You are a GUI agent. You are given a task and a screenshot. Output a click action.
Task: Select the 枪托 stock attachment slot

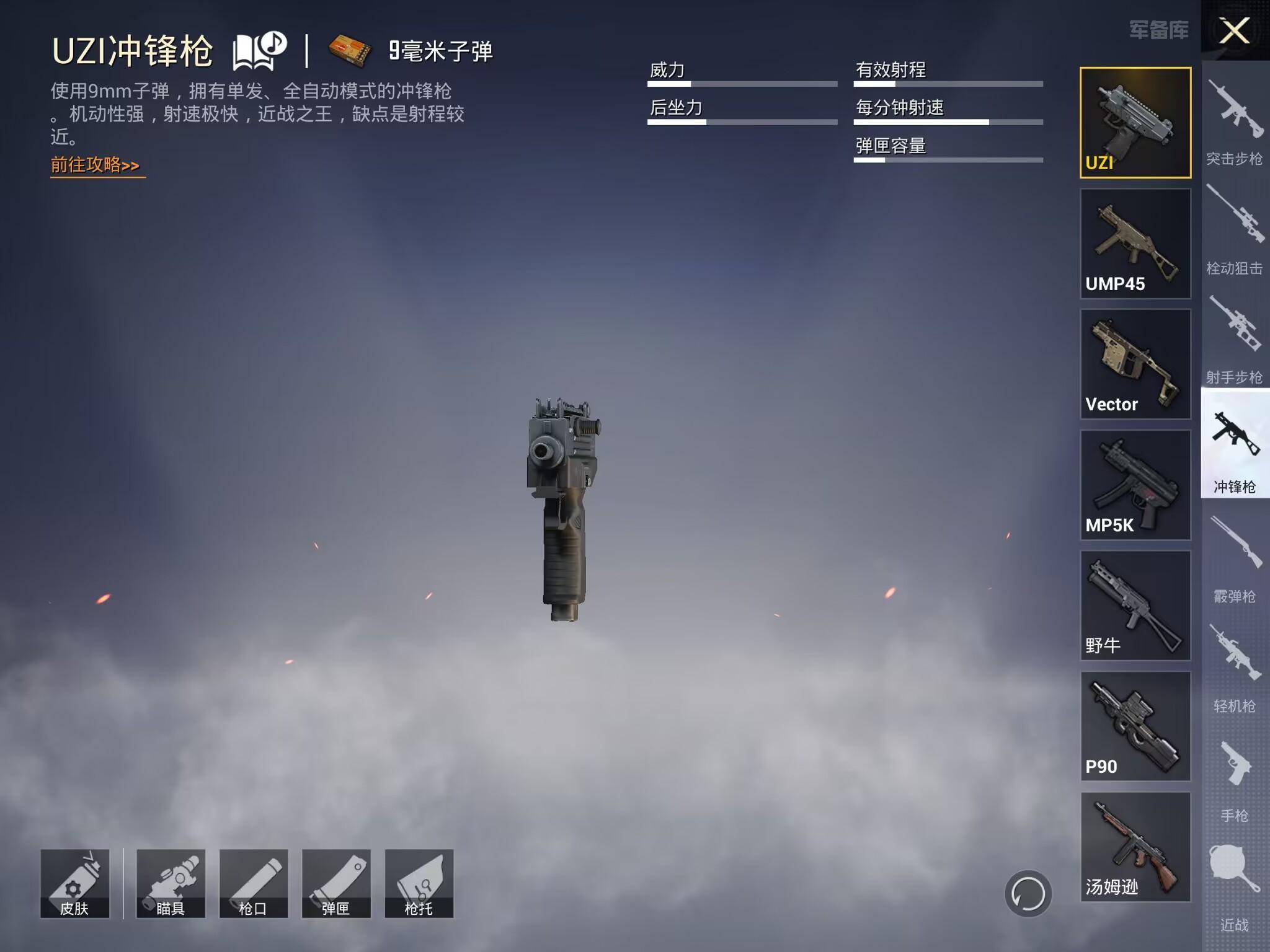(x=419, y=883)
